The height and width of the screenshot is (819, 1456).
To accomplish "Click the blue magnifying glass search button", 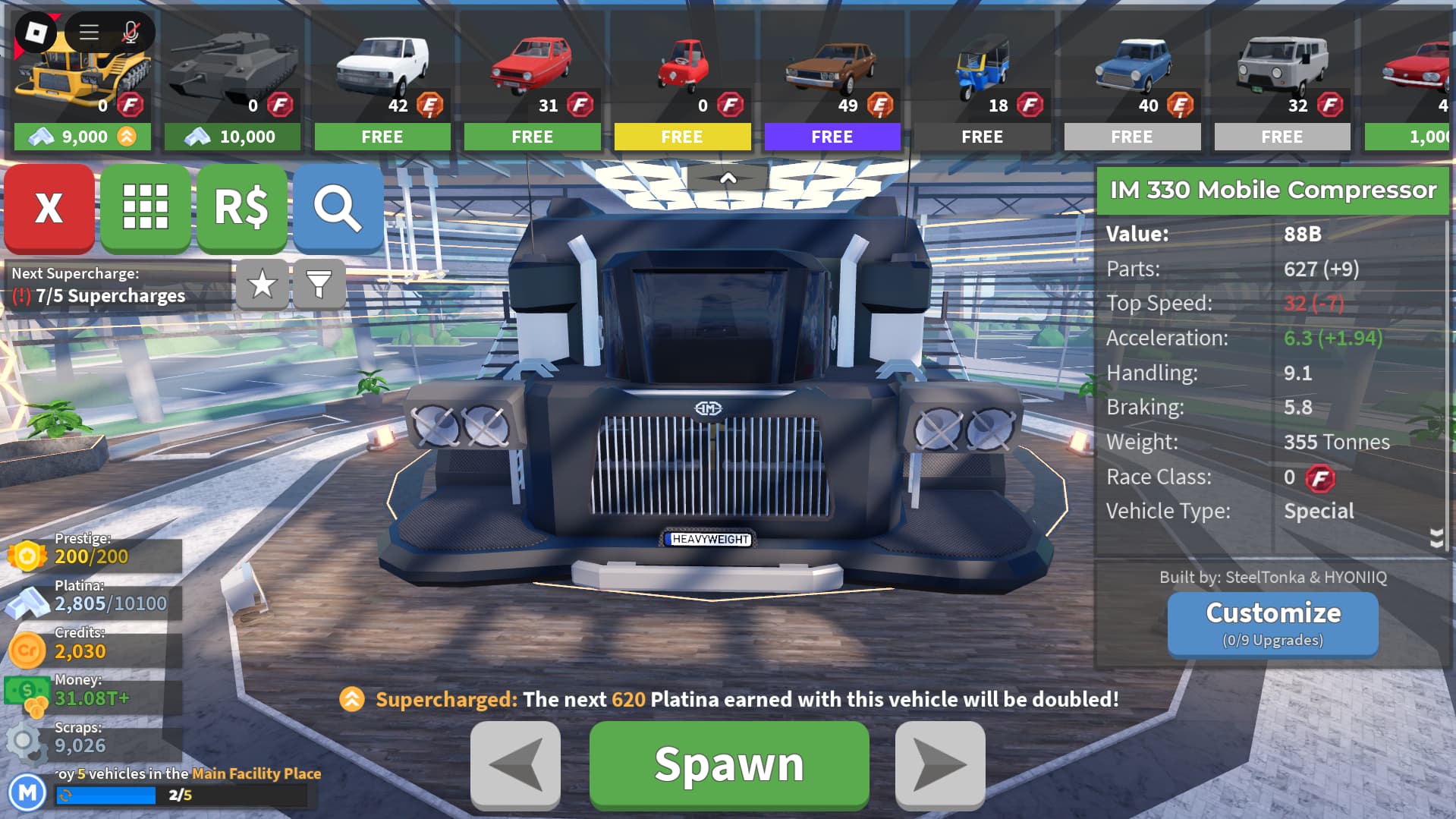I will 338,207.
